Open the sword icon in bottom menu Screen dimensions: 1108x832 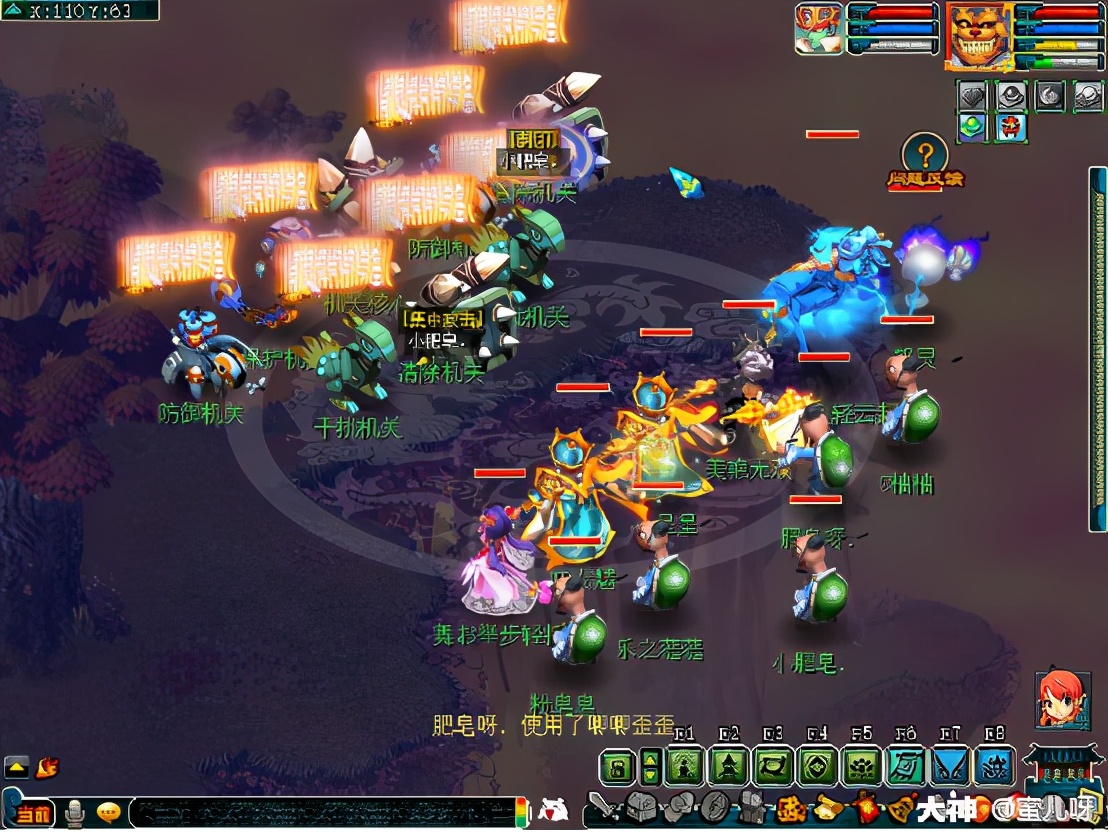601,807
